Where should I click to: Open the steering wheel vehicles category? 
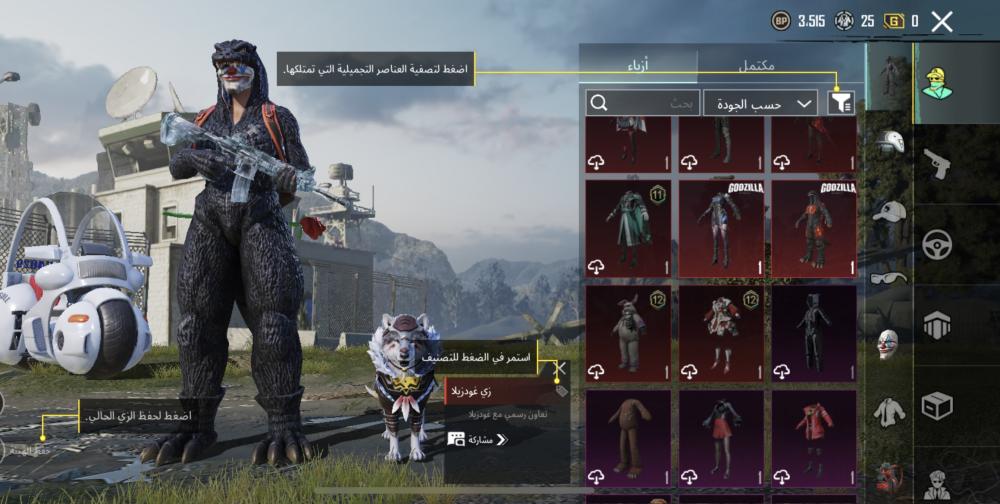(x=937, y=245)
